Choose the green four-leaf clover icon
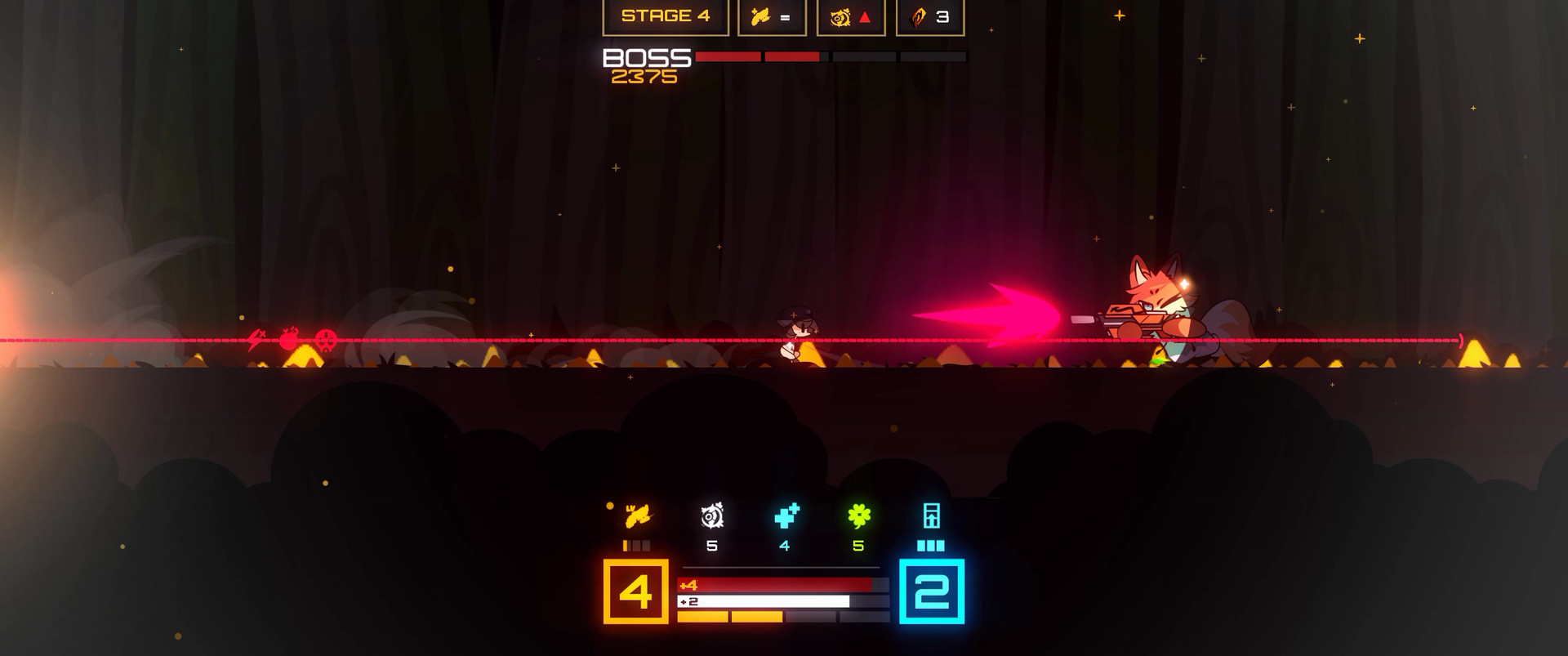The width and height of the screenshot is (1568, 656). tap(859, 516)
